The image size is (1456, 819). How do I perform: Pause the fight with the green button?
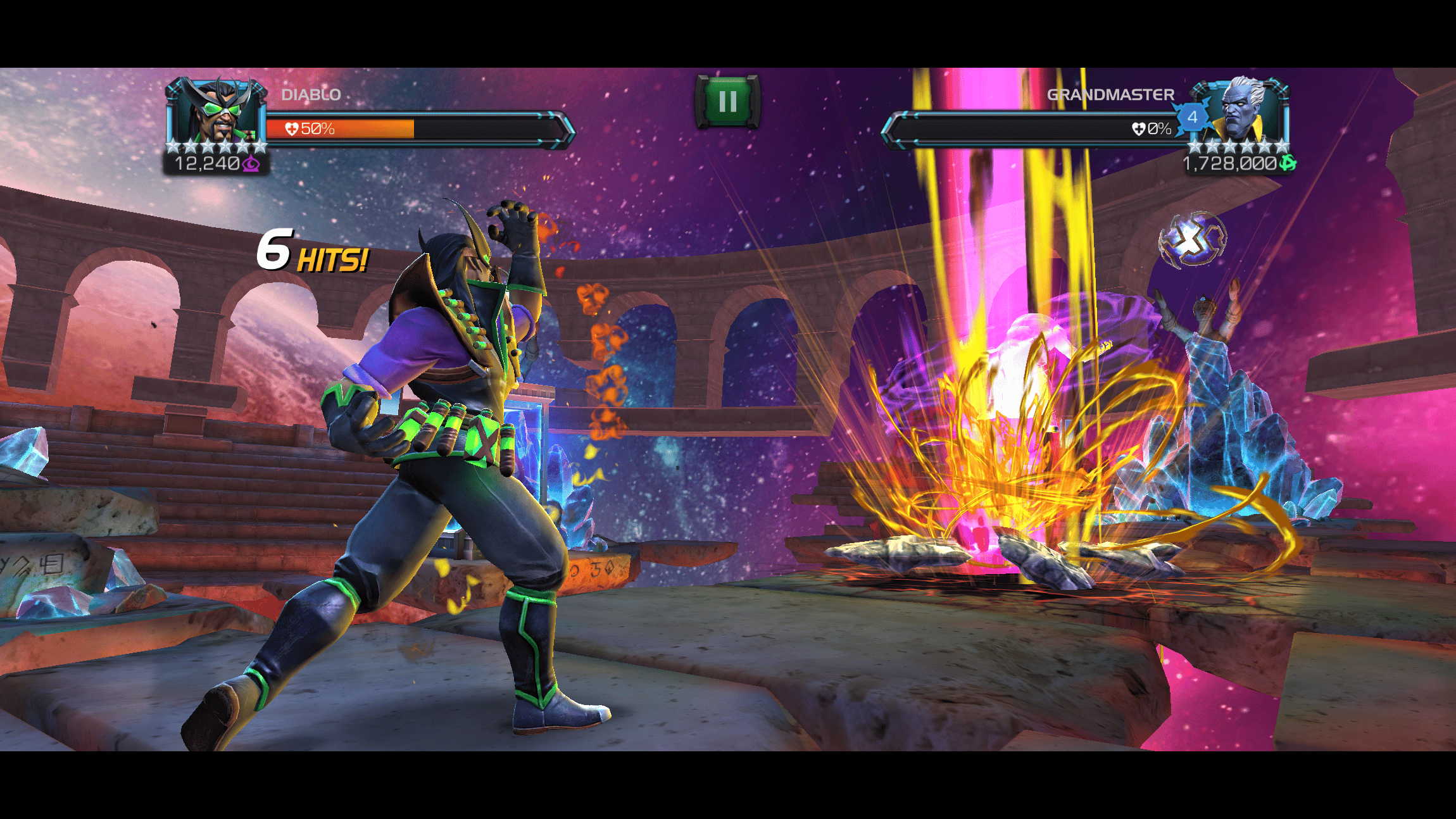727,101
